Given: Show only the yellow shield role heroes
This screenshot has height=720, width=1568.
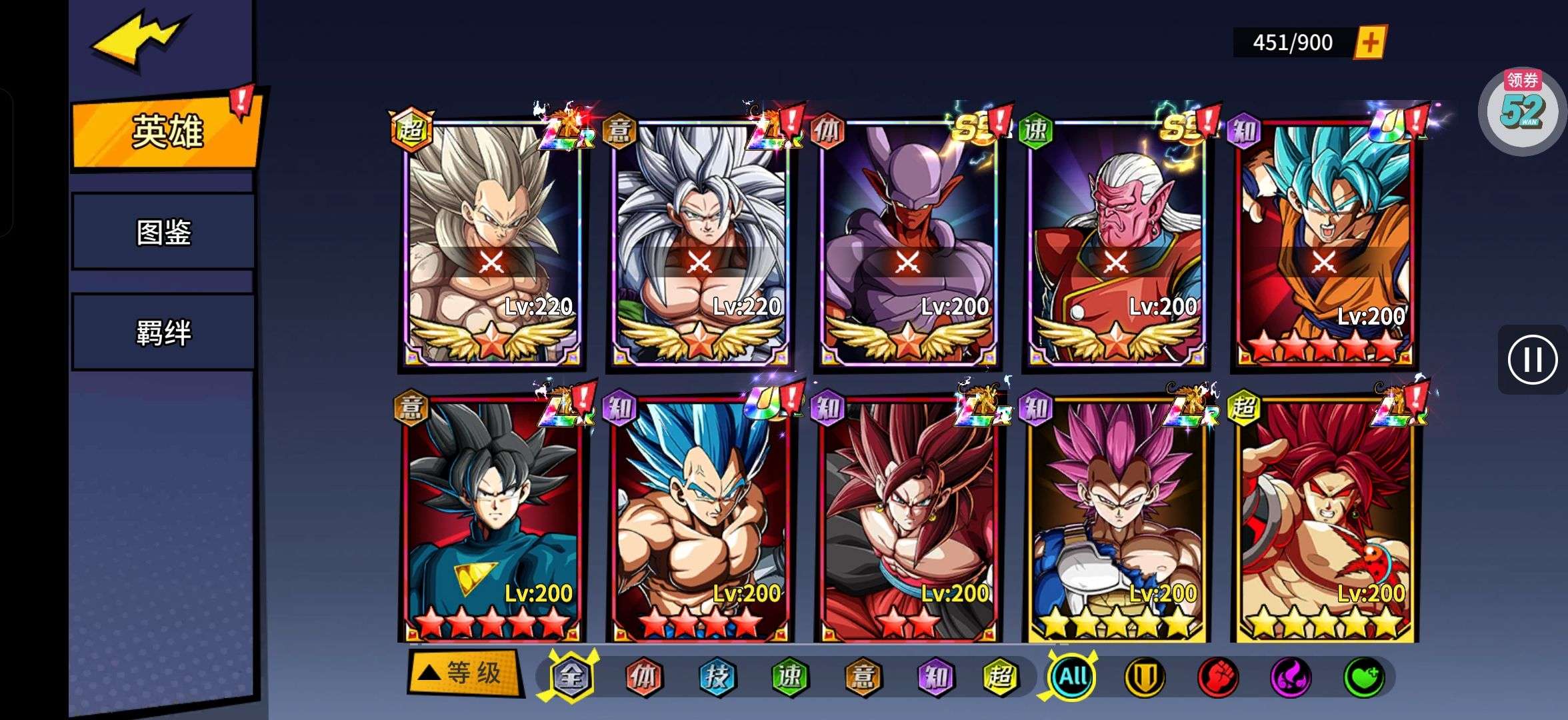Looking at the screenshot, I should (1145, 677).
